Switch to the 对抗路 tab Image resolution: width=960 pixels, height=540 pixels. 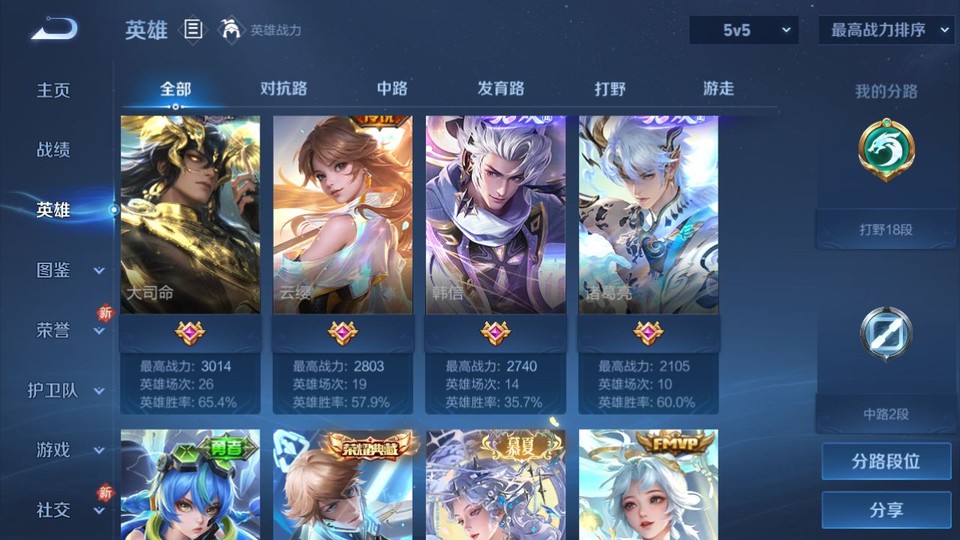[x=283, y=89]
